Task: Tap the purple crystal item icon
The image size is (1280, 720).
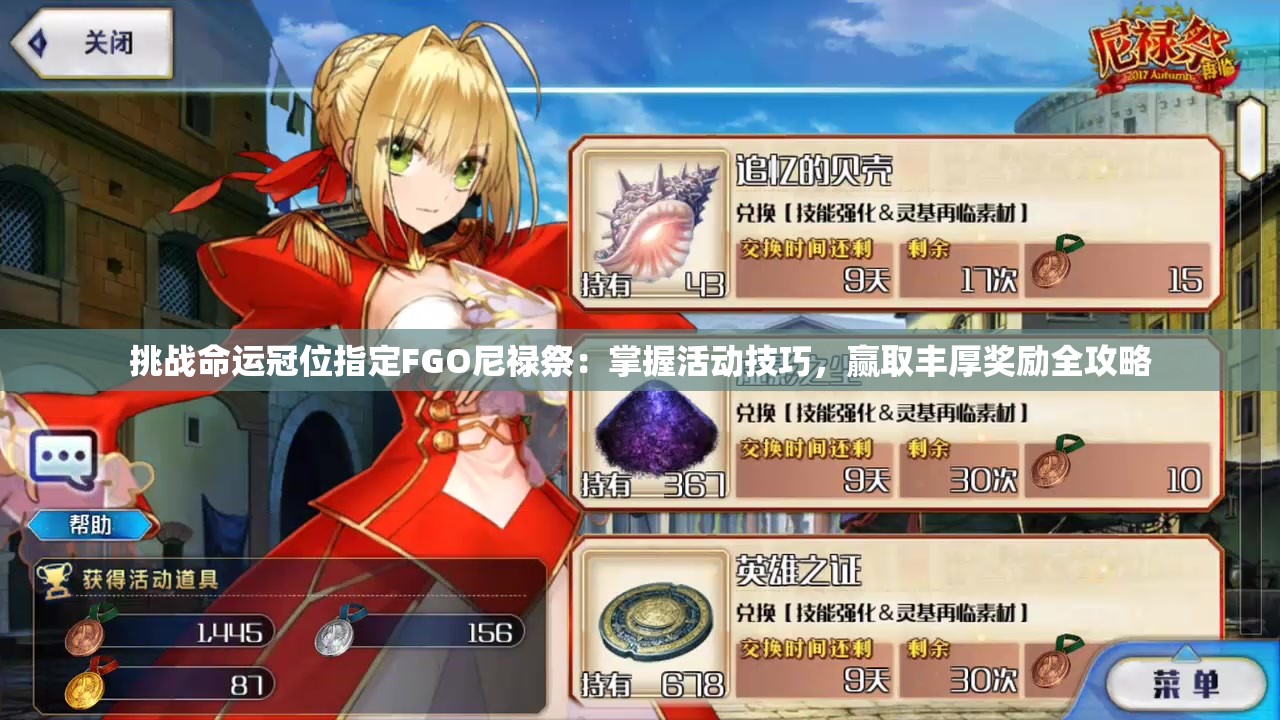Action: [656, 438]
